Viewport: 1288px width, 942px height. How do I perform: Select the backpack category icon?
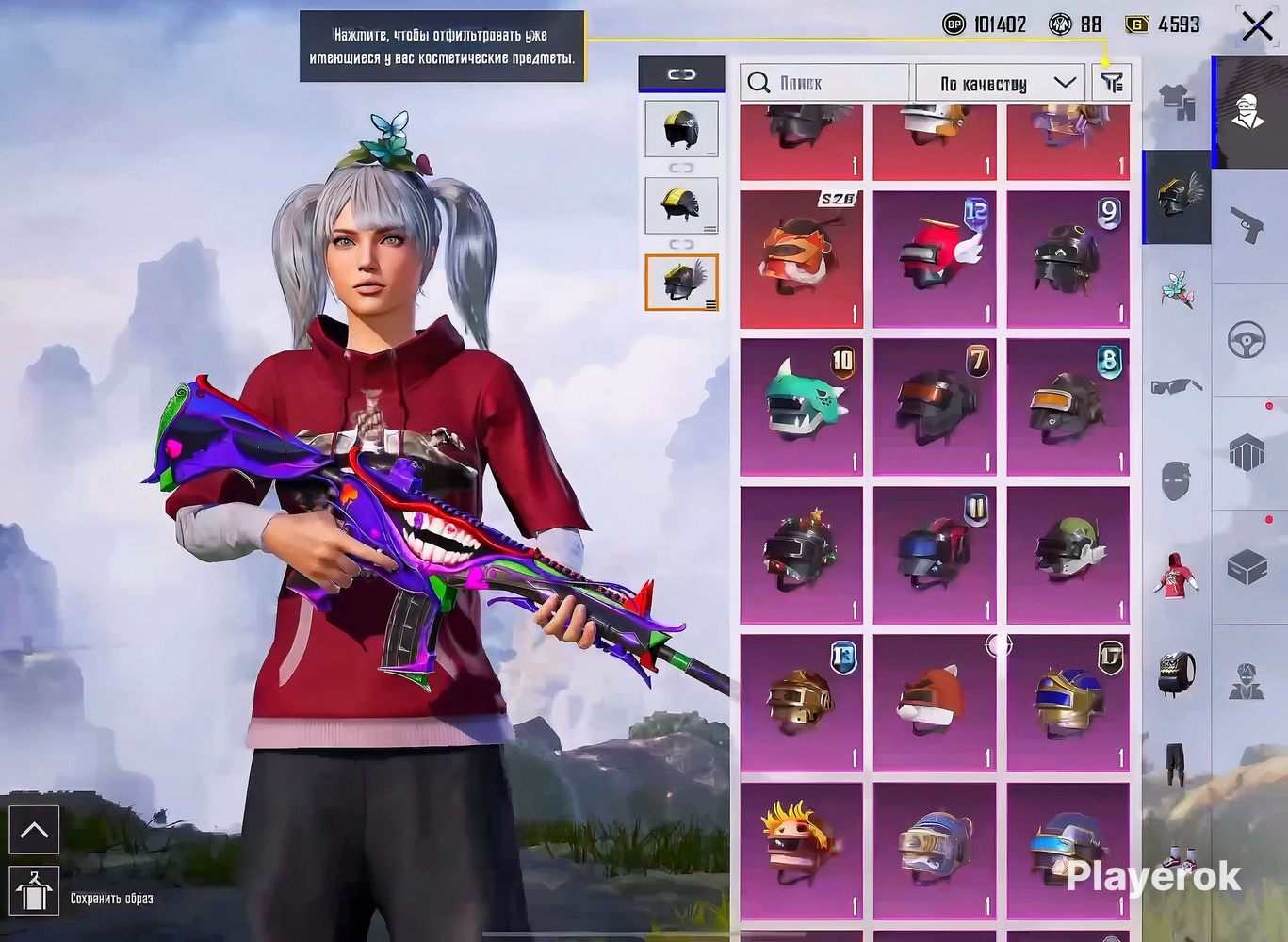[x=1176, y=673]
